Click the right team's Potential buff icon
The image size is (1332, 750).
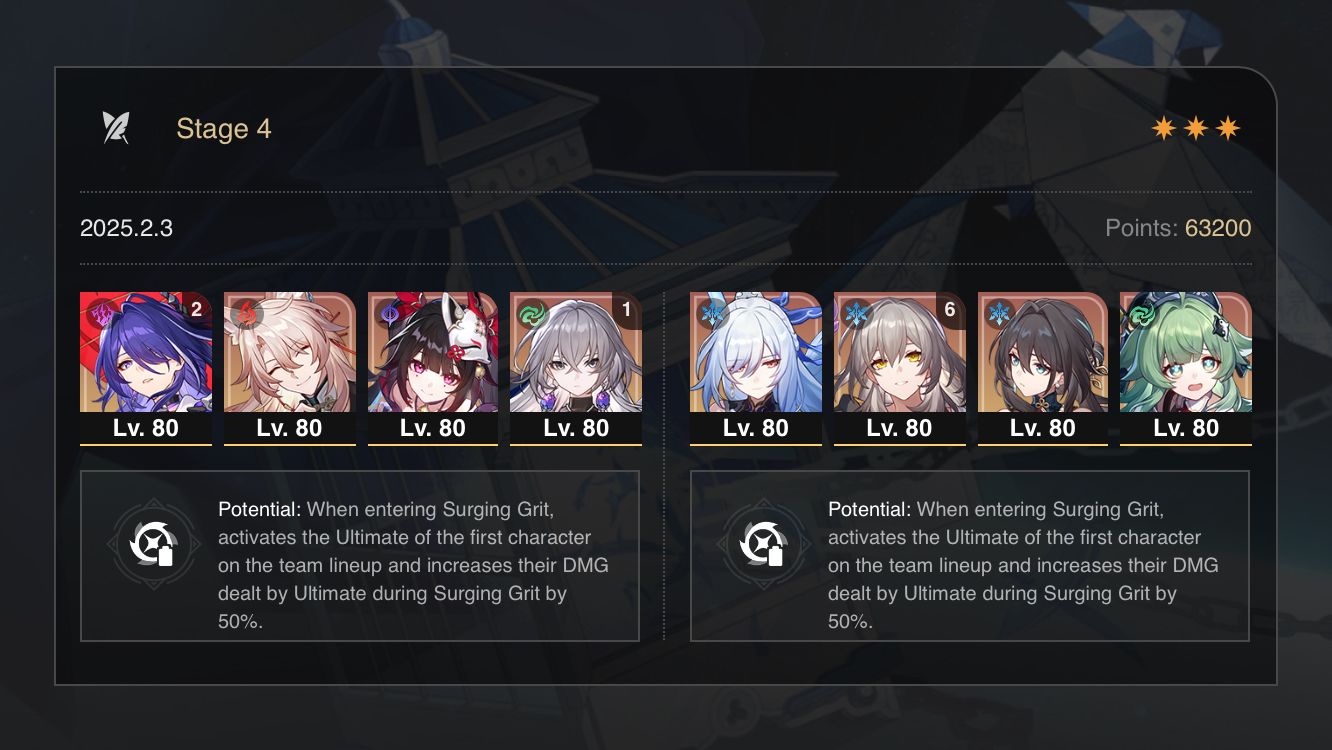pos(765,545)
